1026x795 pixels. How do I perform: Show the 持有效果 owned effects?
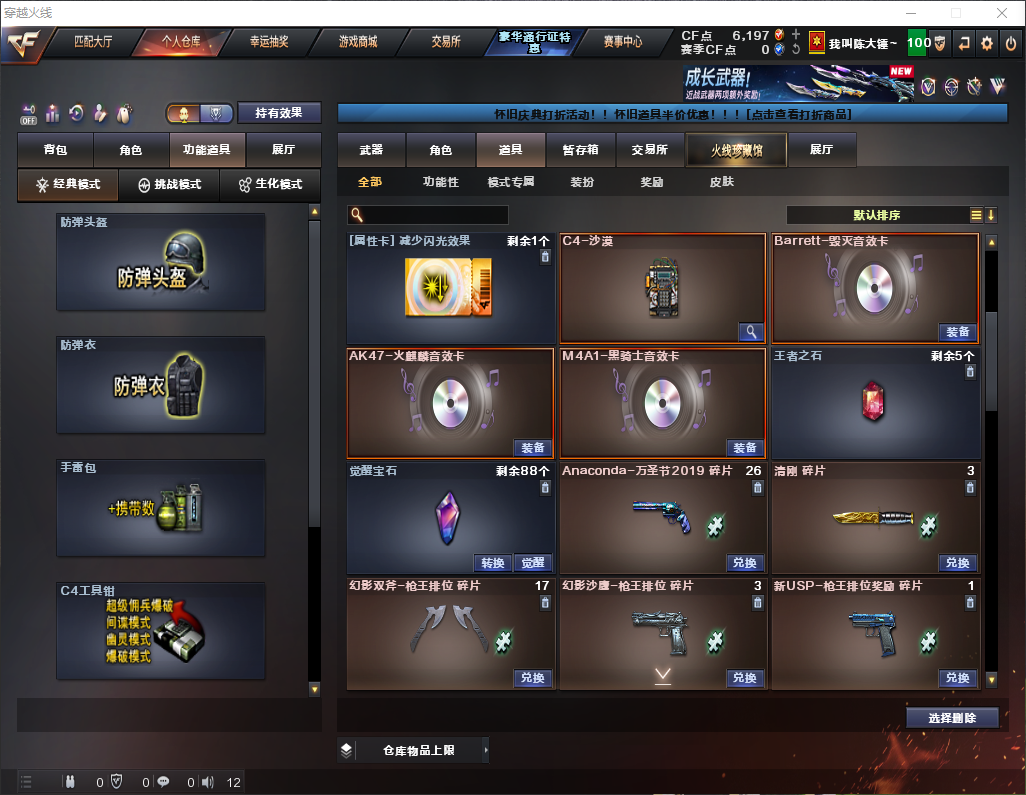(x=278, y=113)
